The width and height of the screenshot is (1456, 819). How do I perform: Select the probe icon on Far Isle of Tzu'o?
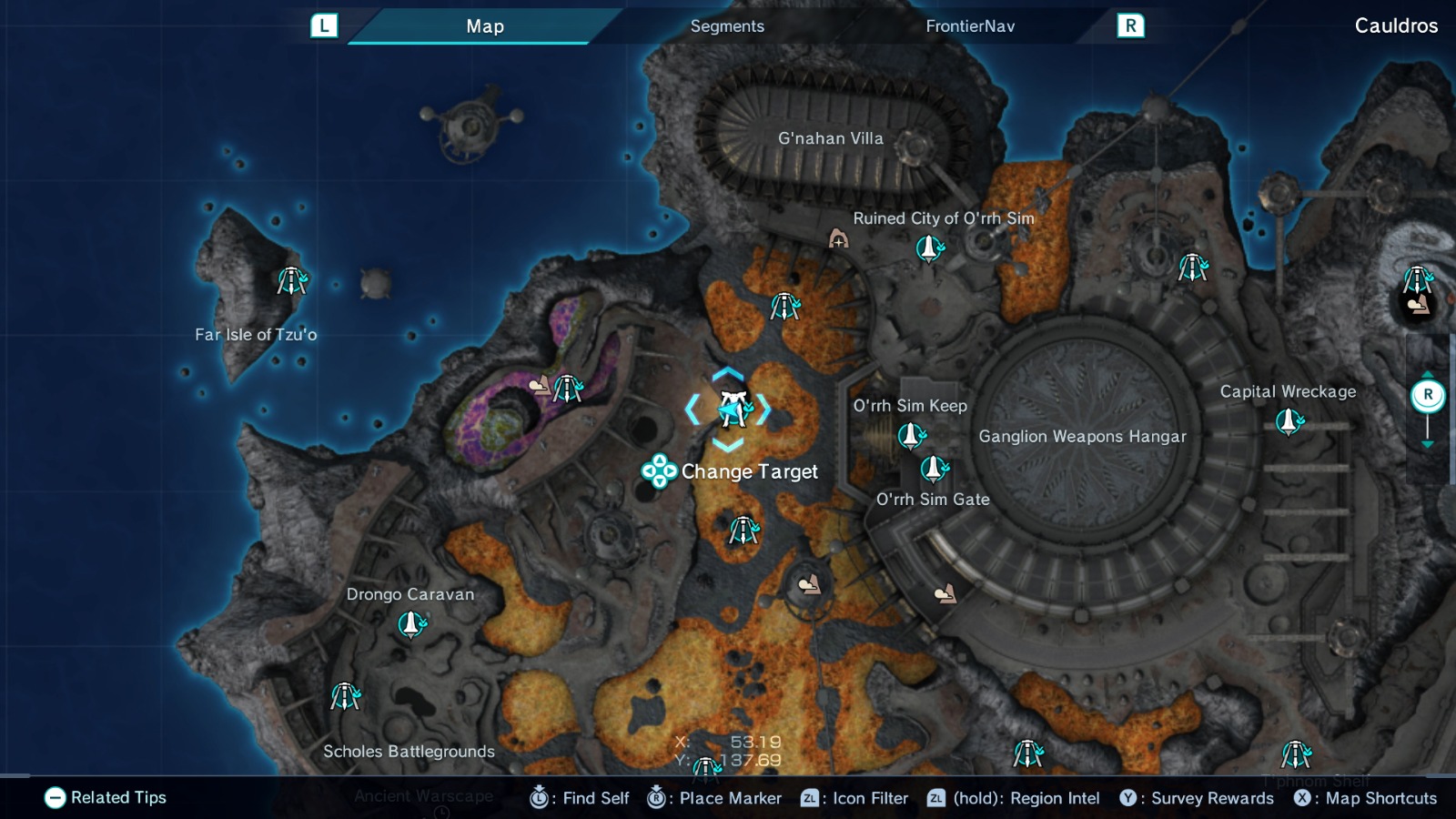point(290,282)
